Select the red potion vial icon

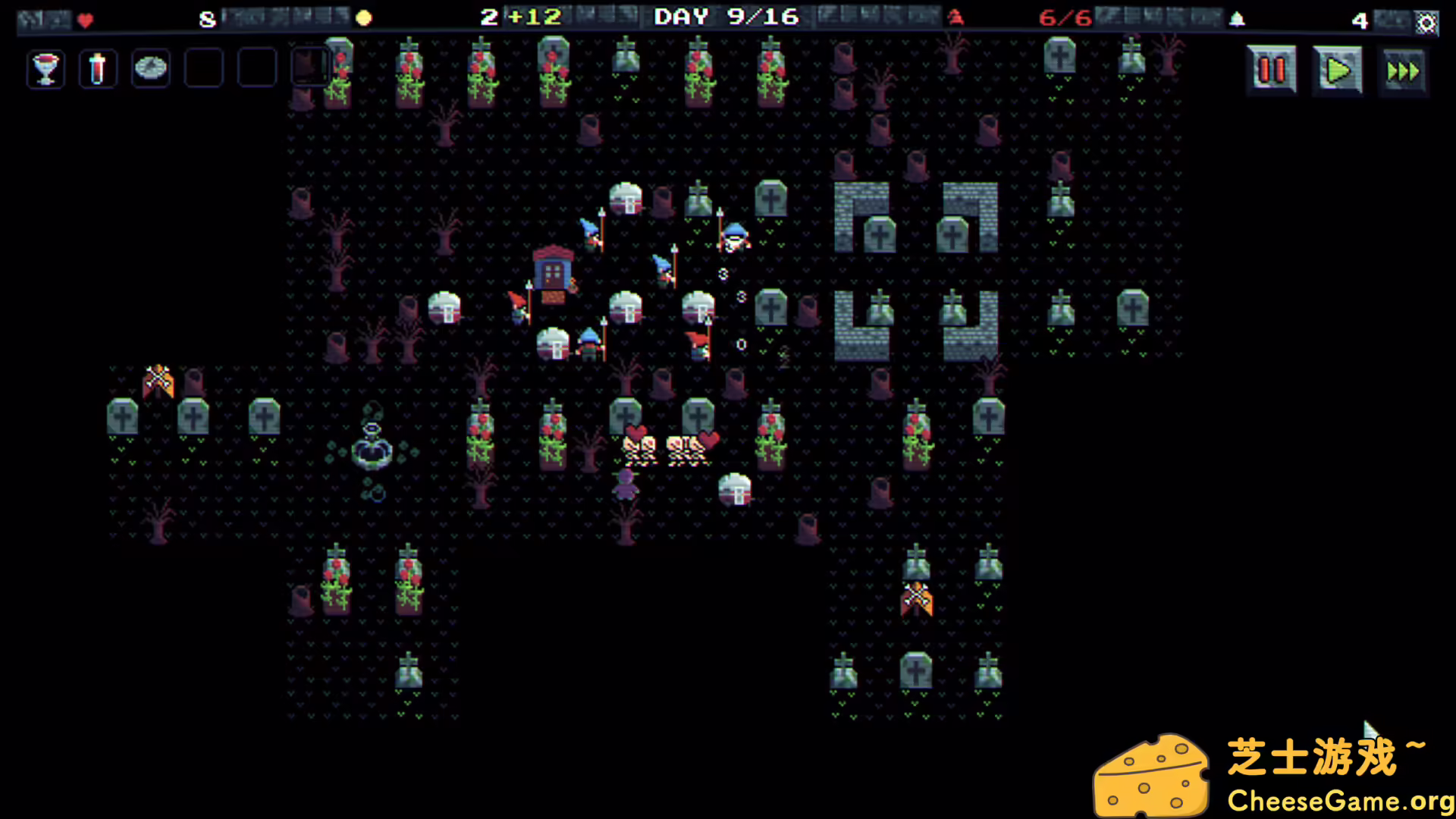pos(98,68)
